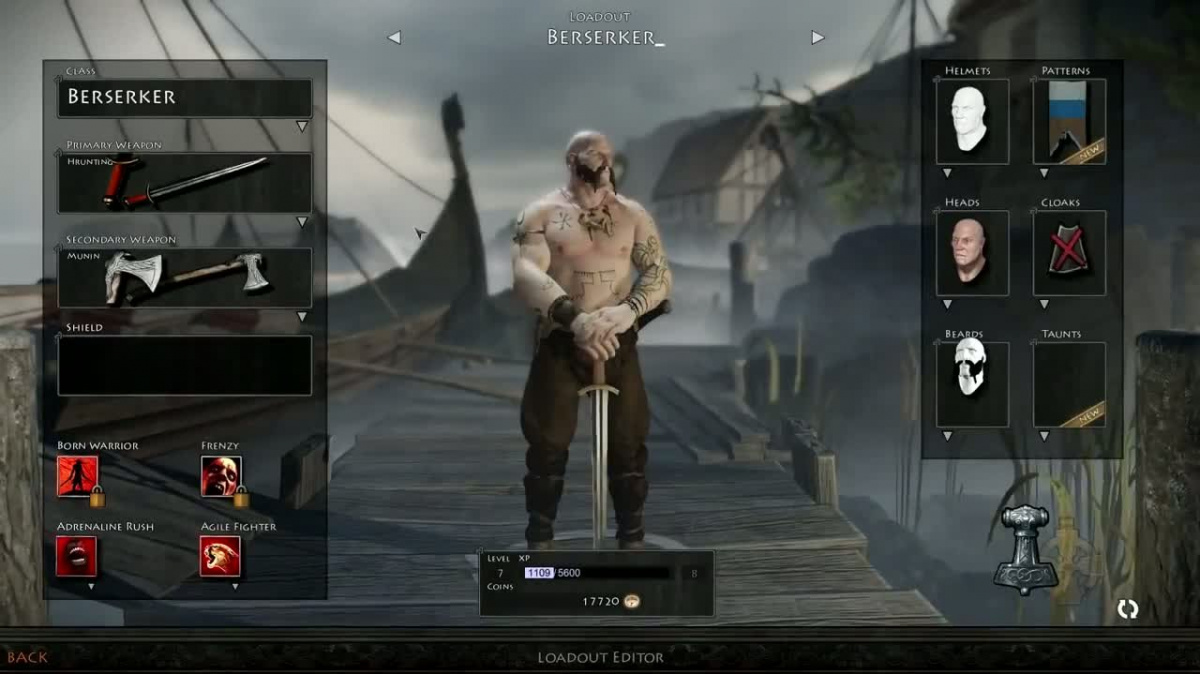
Task: Switch to the next loadout arrow
Action: click(818, 38)
